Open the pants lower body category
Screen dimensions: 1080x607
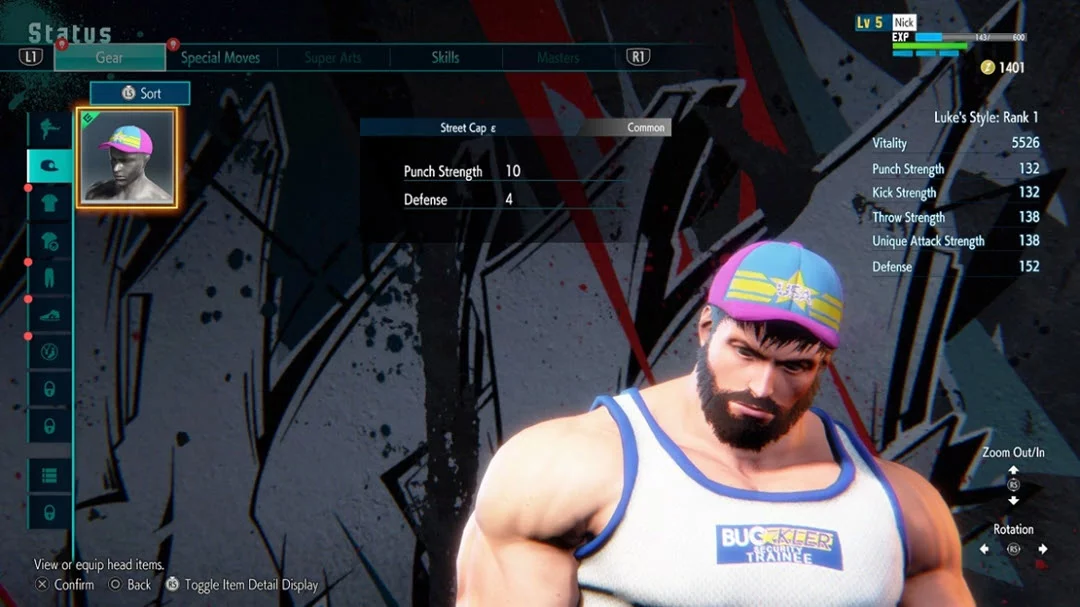point(49,277)
